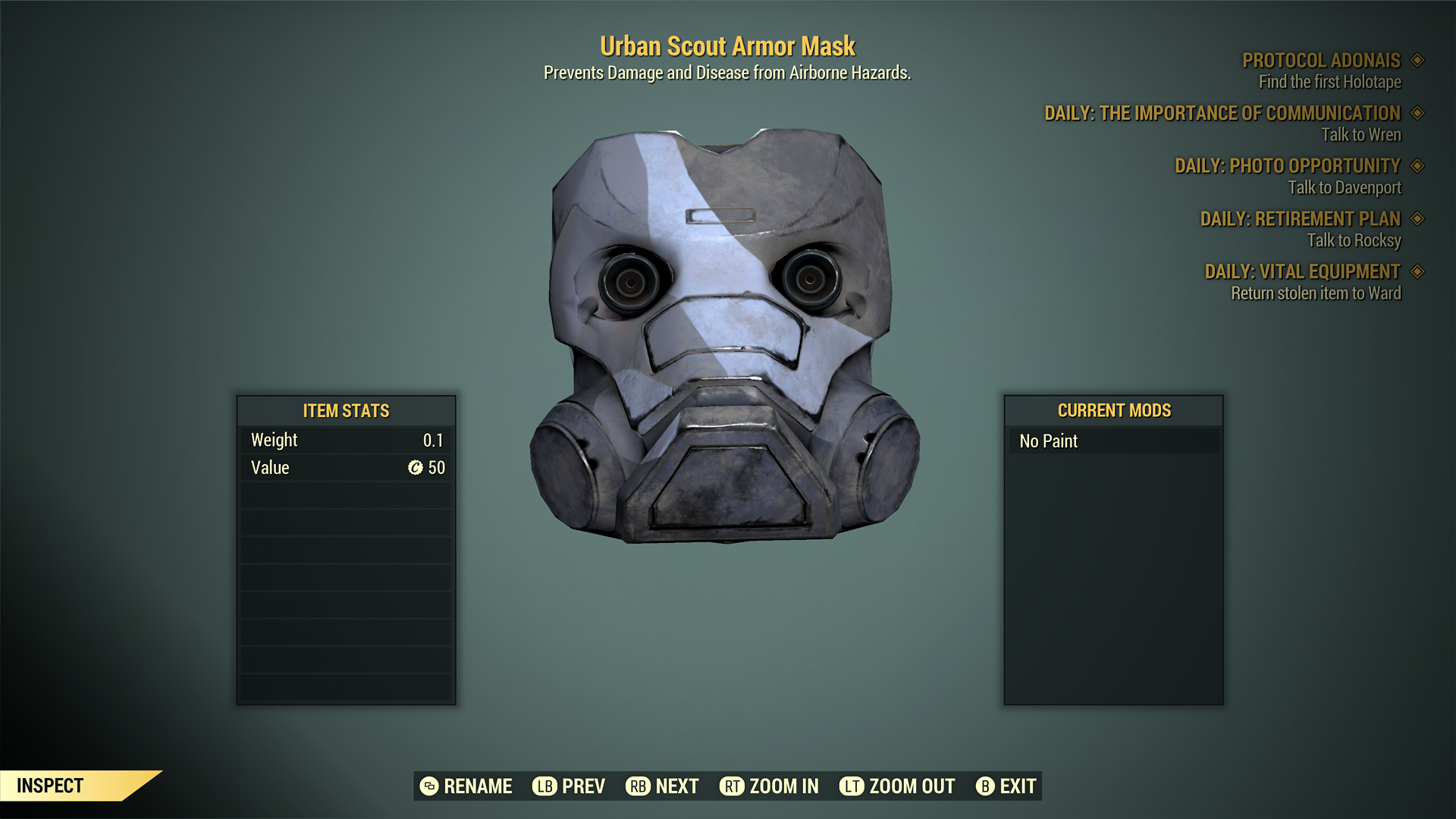Click the Zoom In command label
1456x819 pixels.
(783, 786)
